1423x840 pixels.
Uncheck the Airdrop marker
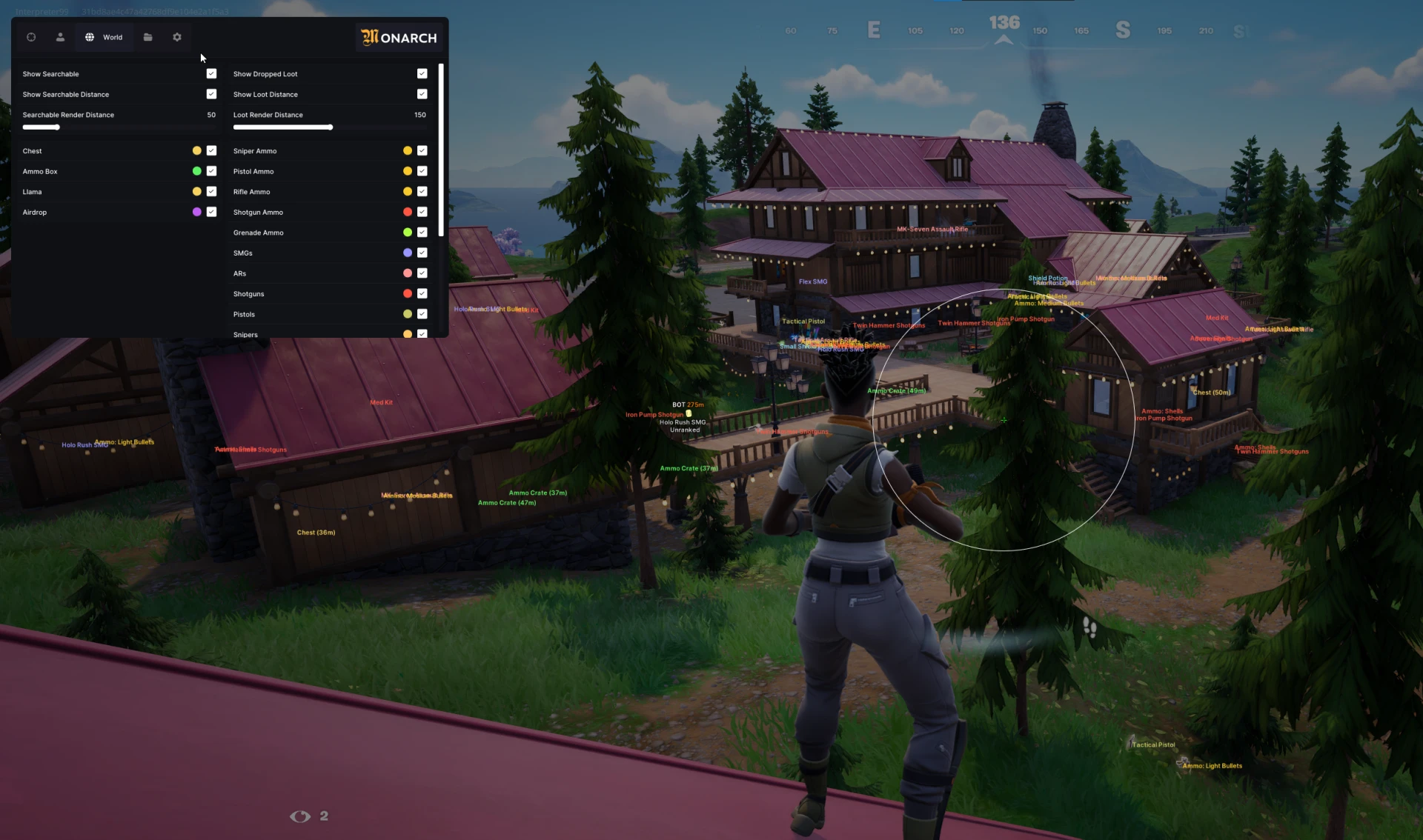click(x=211, y=212)
